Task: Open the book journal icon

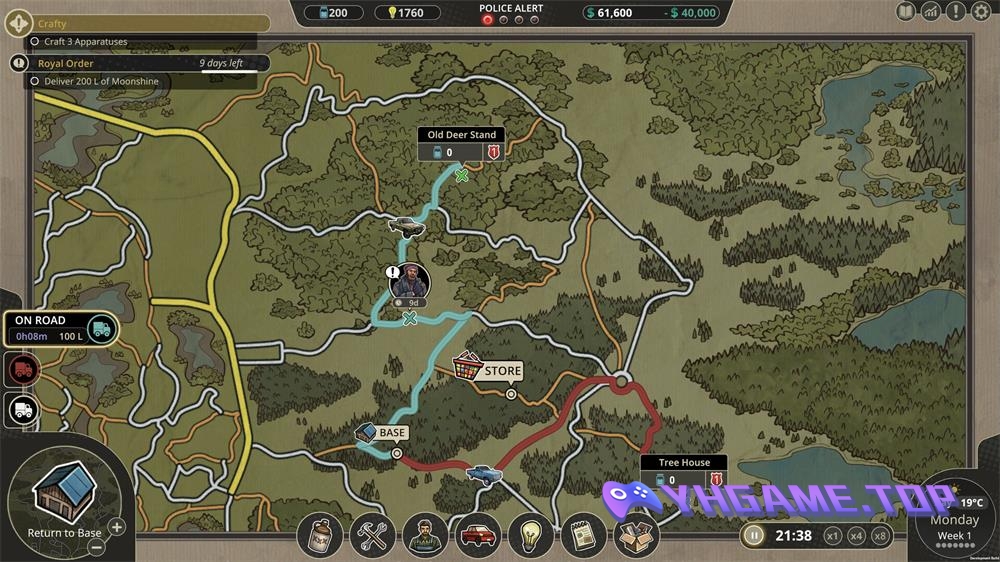Action: pyautogui.click(x=906, y=12)
